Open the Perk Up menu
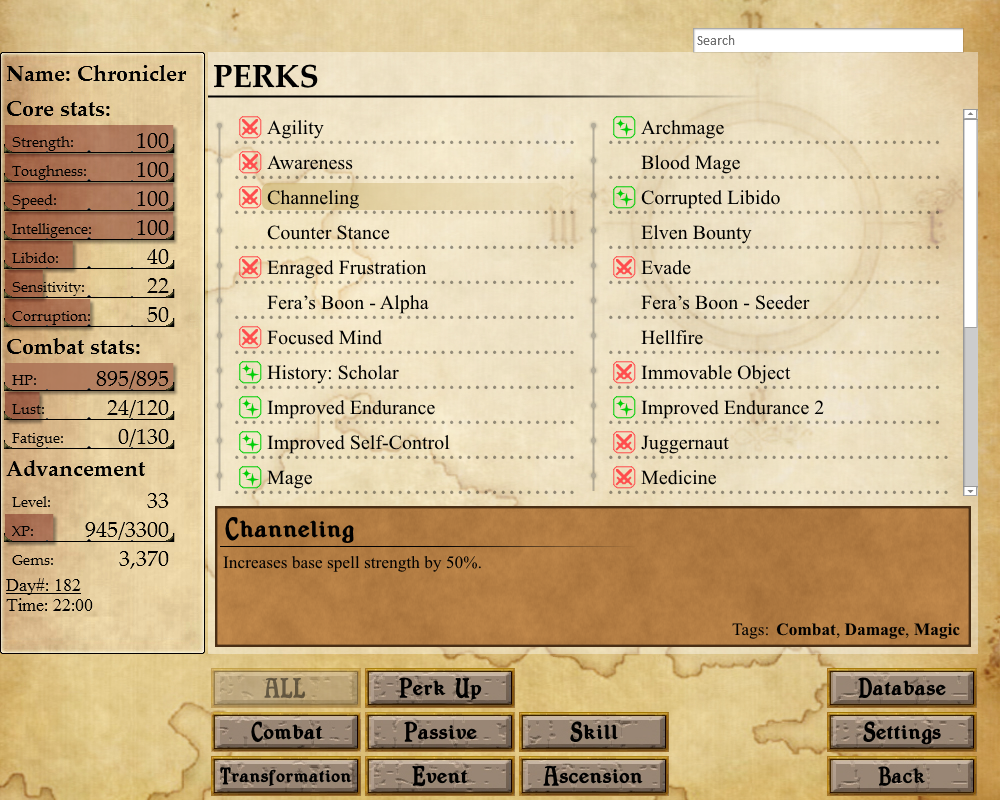Viewport: 1000px width, 800px height. pos(440,688)
